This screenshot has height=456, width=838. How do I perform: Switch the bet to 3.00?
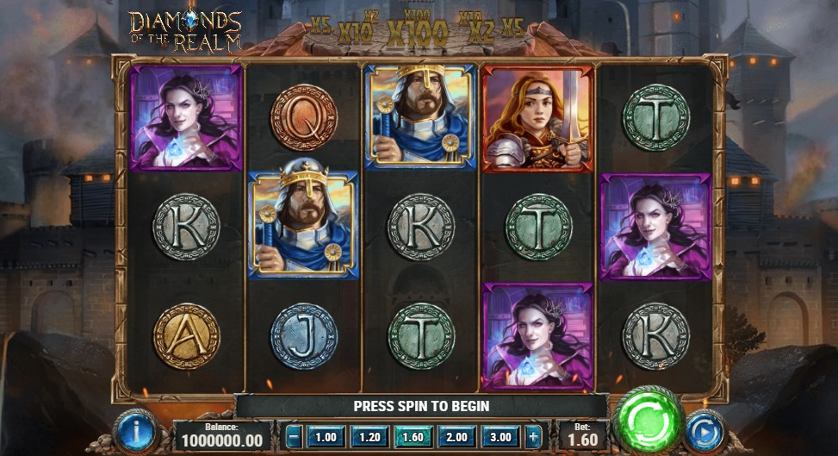(501, 437)
